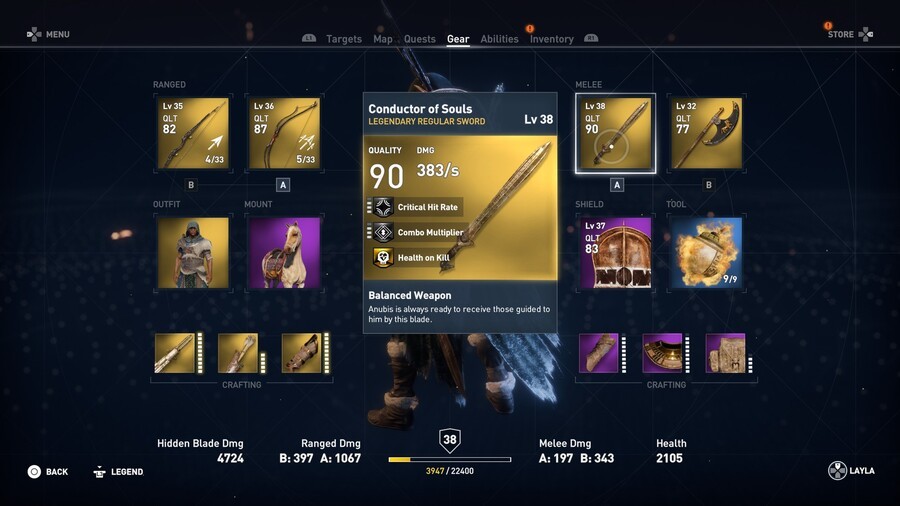Show the Legend
The width and height of the screenshot is (900, 506).
(118, 471)
